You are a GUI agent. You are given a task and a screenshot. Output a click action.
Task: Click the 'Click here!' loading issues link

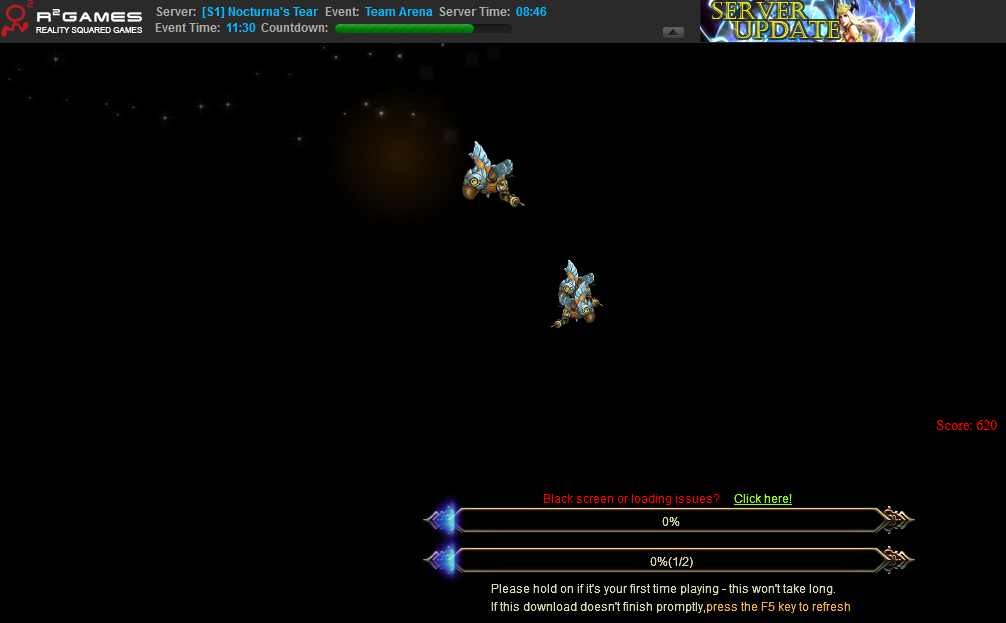click(762, 499)
